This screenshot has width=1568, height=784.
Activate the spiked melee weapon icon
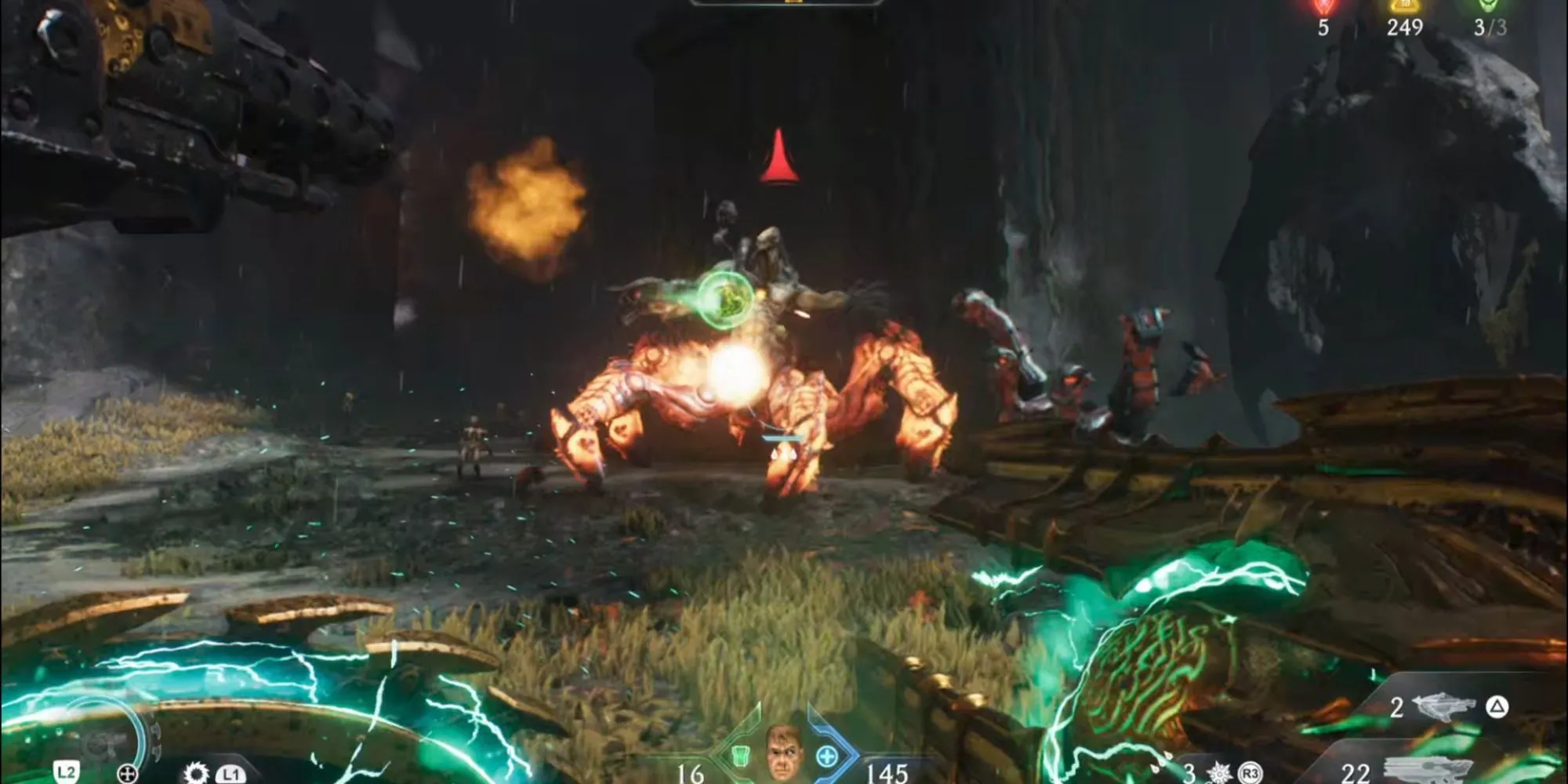1219,773
